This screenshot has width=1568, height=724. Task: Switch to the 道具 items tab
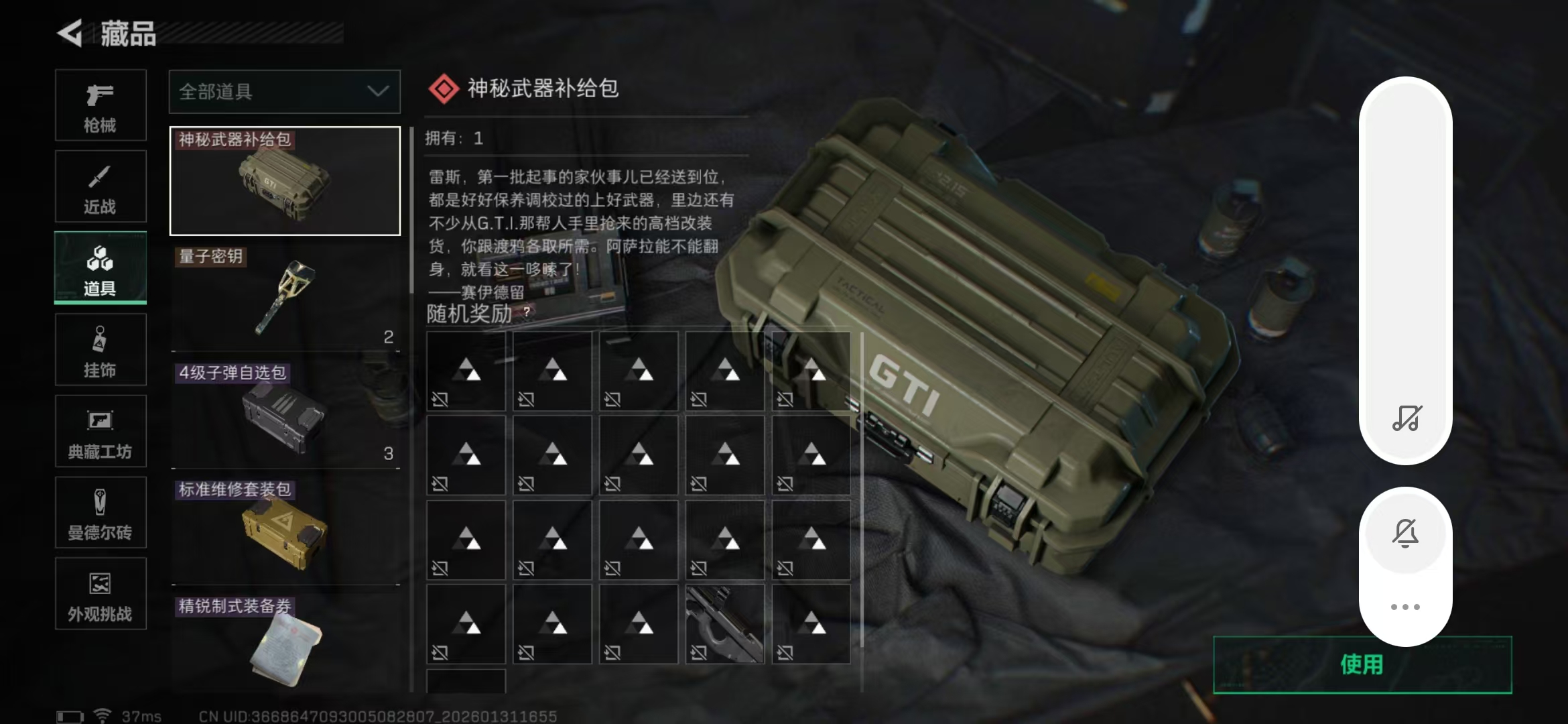click(x=101, y=267)
